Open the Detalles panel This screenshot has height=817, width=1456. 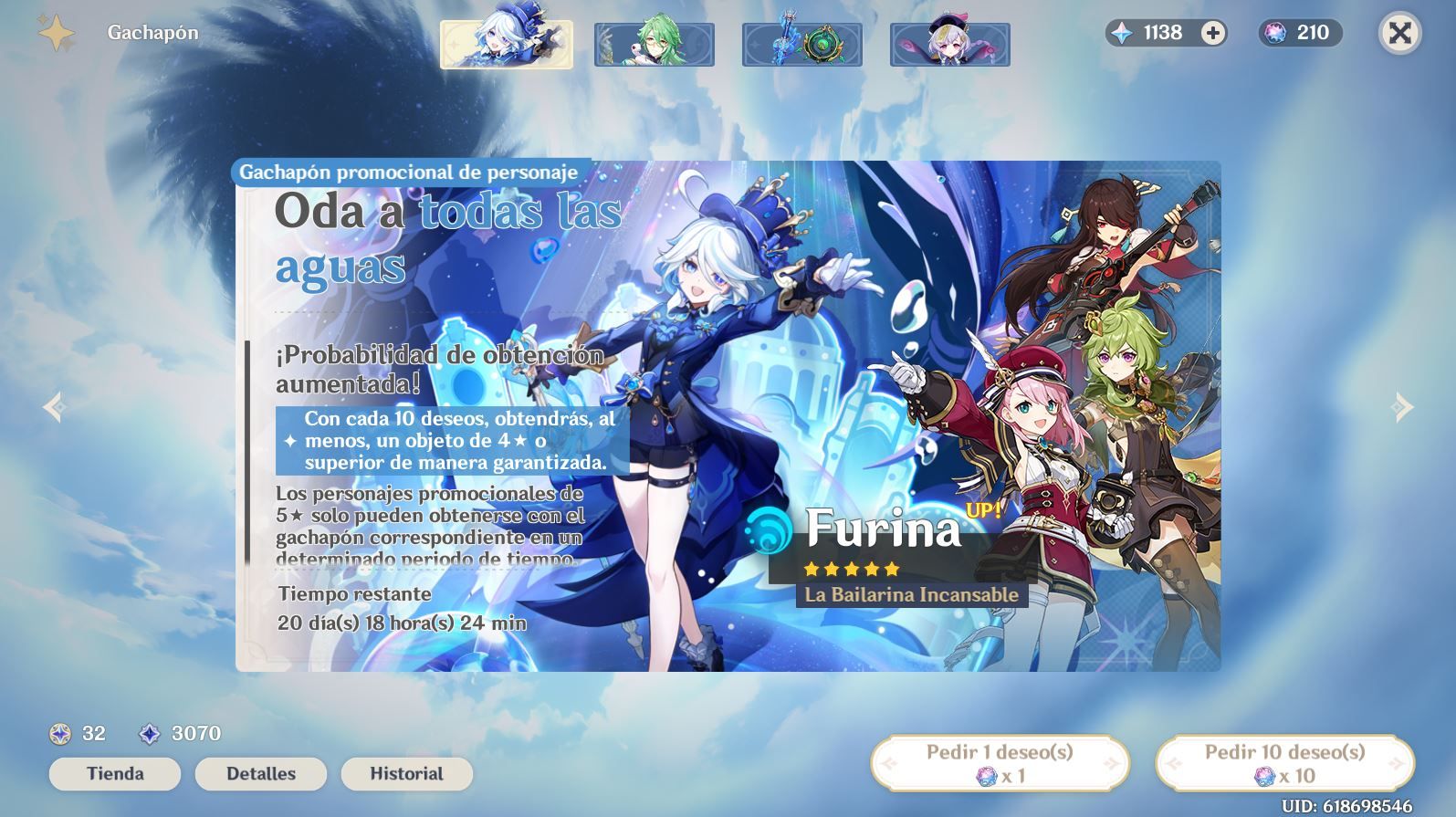coord(260,773)
